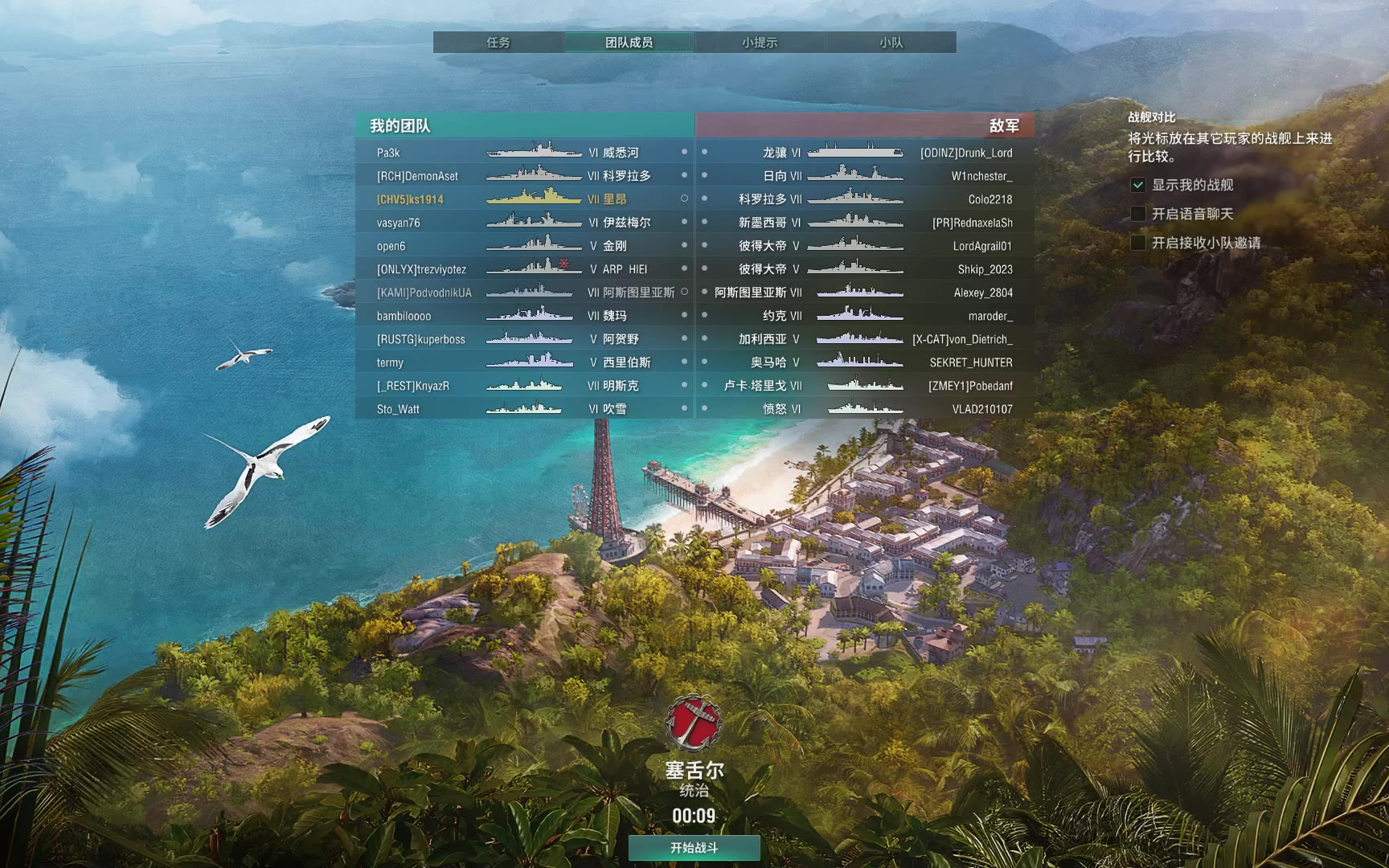Select teammate vasyan76 row

tap(524, 223)
